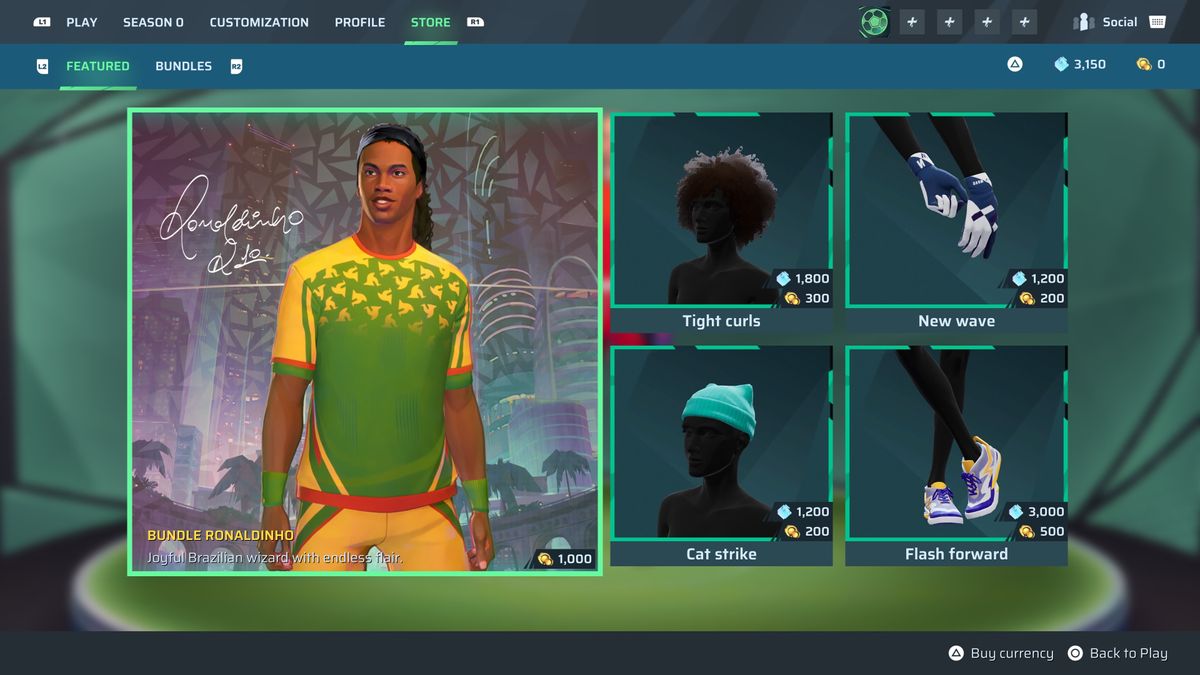Choose the New wave gloves item

click(956, 222)
